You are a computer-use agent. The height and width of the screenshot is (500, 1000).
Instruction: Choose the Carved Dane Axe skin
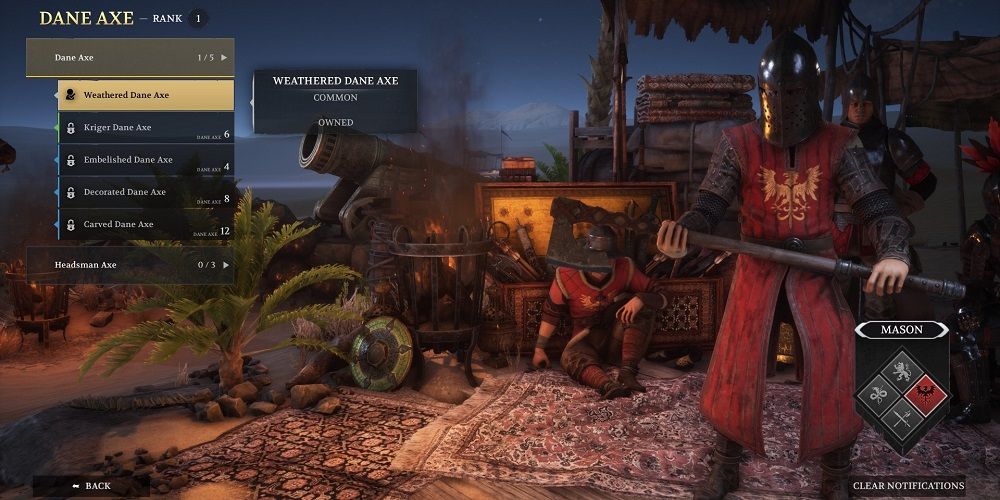pos(145,225)
